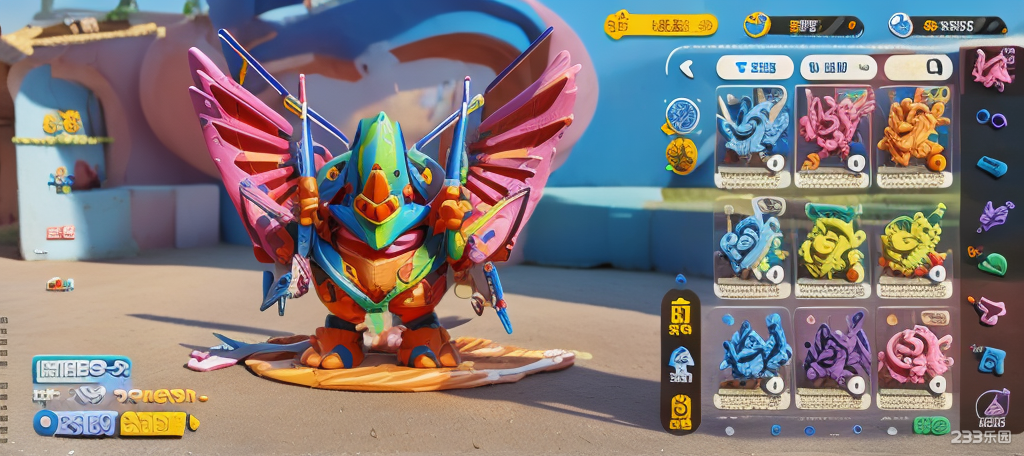Viewport: 1024px width, 456px height.
Task: Click the yellow button at bottom left
Action: pyautogui.click(x=152, y=424)
